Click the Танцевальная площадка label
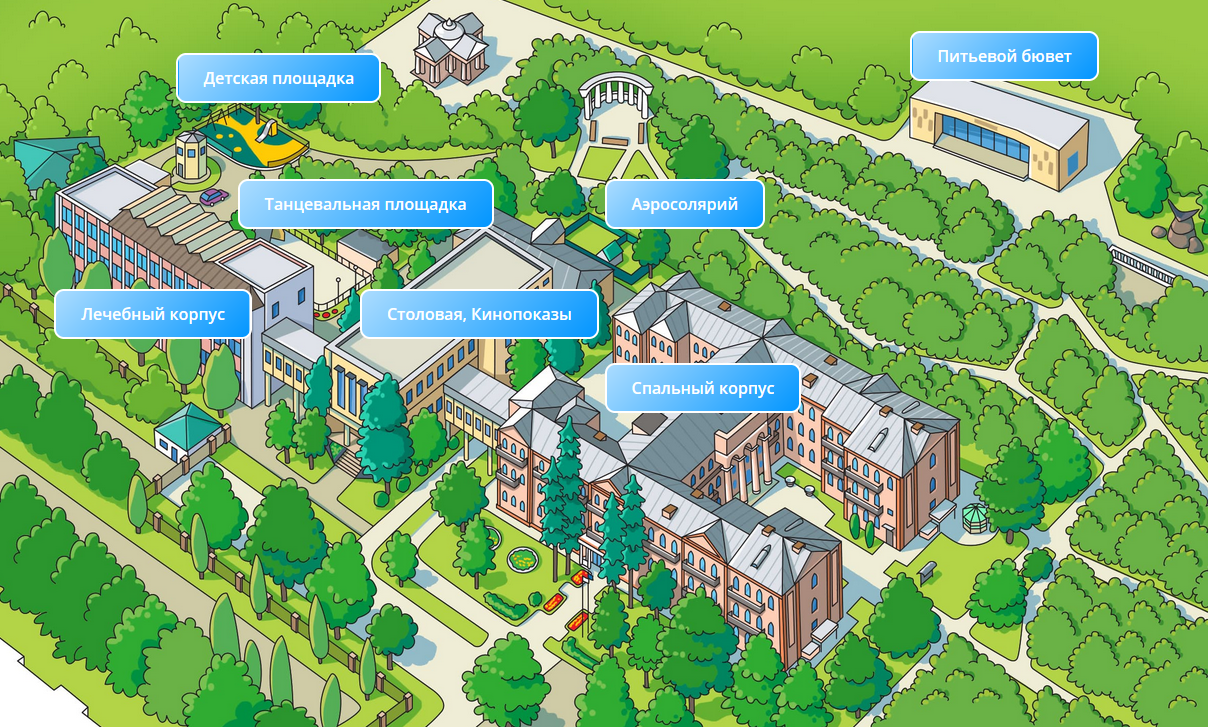1208x727 pixels. coord(365,204)
